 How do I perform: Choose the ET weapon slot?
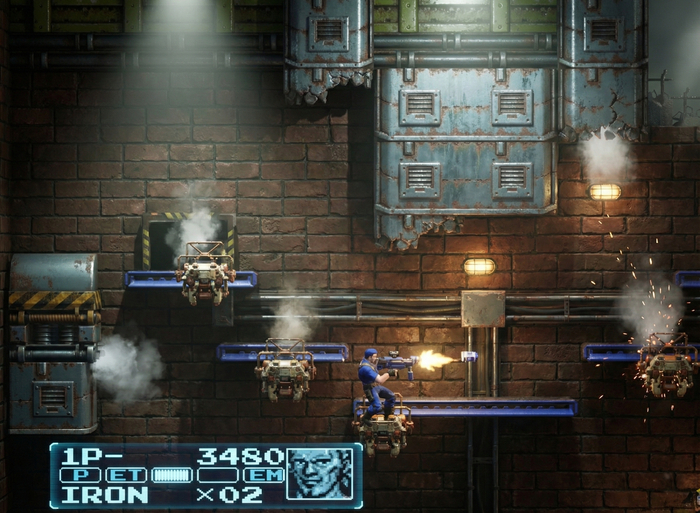pos(125,475)
